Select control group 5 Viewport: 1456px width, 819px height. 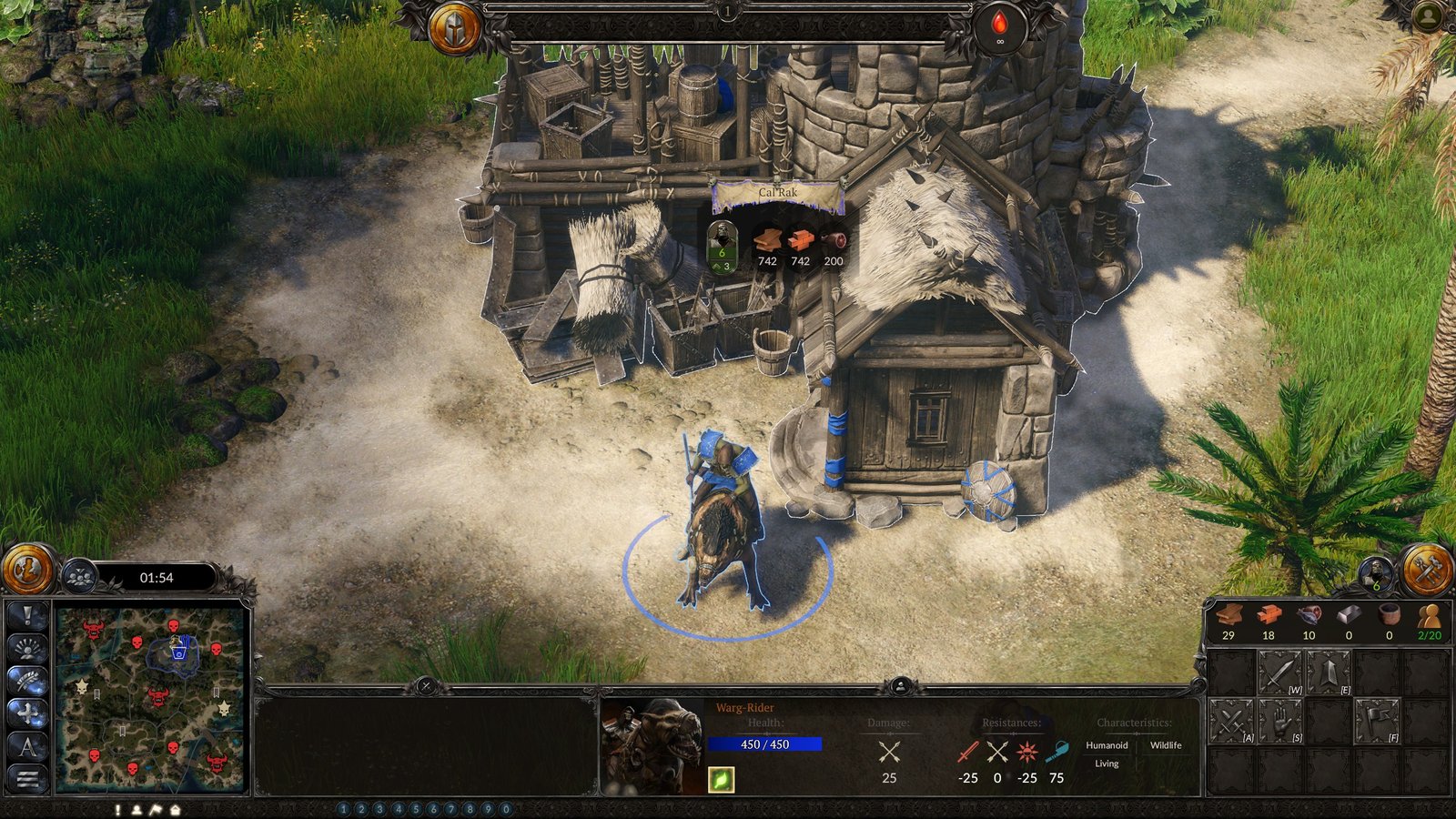click(416, 809)
